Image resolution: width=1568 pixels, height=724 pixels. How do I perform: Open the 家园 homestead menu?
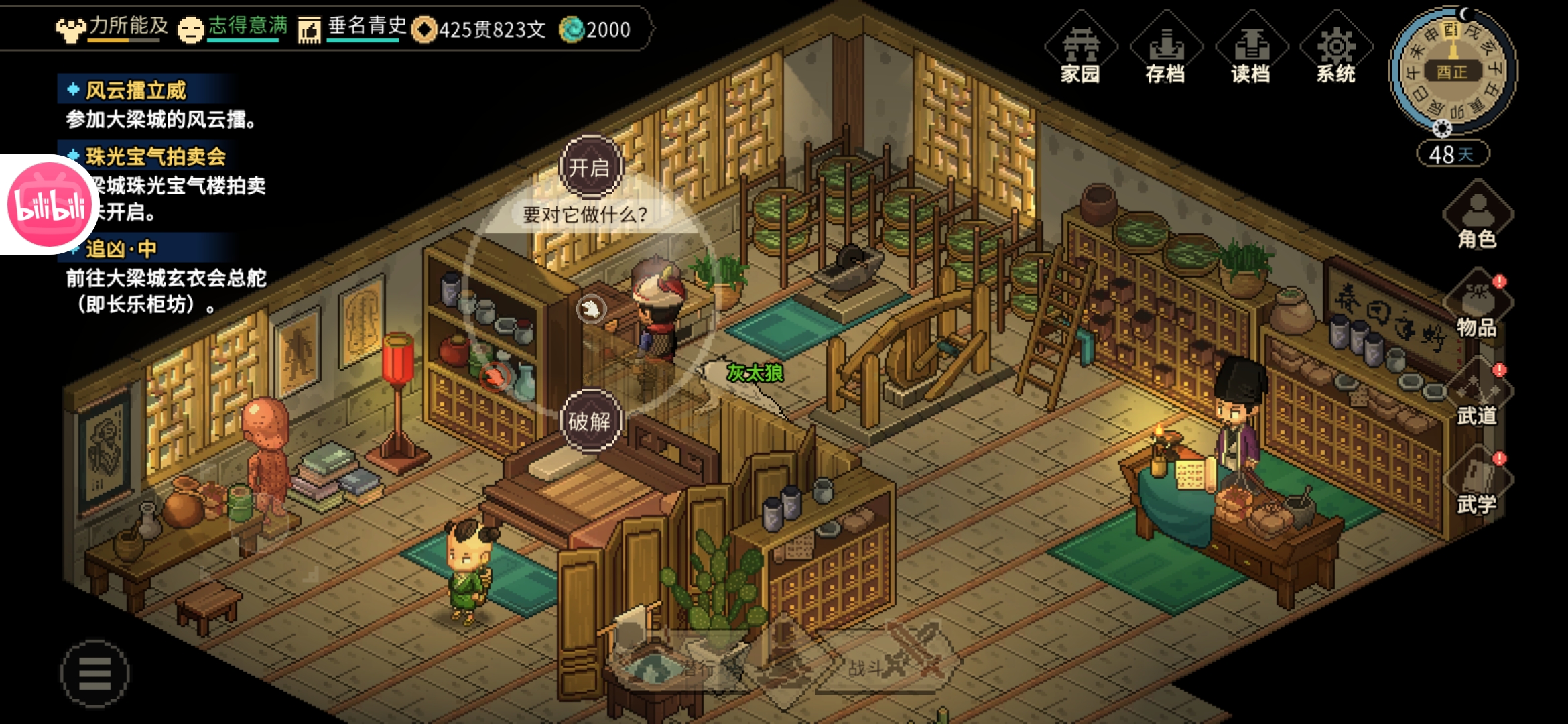pos(1080,51)
